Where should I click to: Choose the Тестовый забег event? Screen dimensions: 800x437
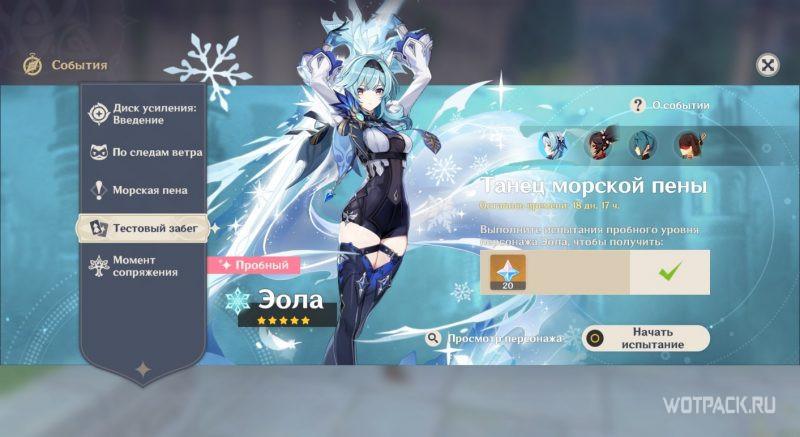pyautogui.click(x=144, y=228)
